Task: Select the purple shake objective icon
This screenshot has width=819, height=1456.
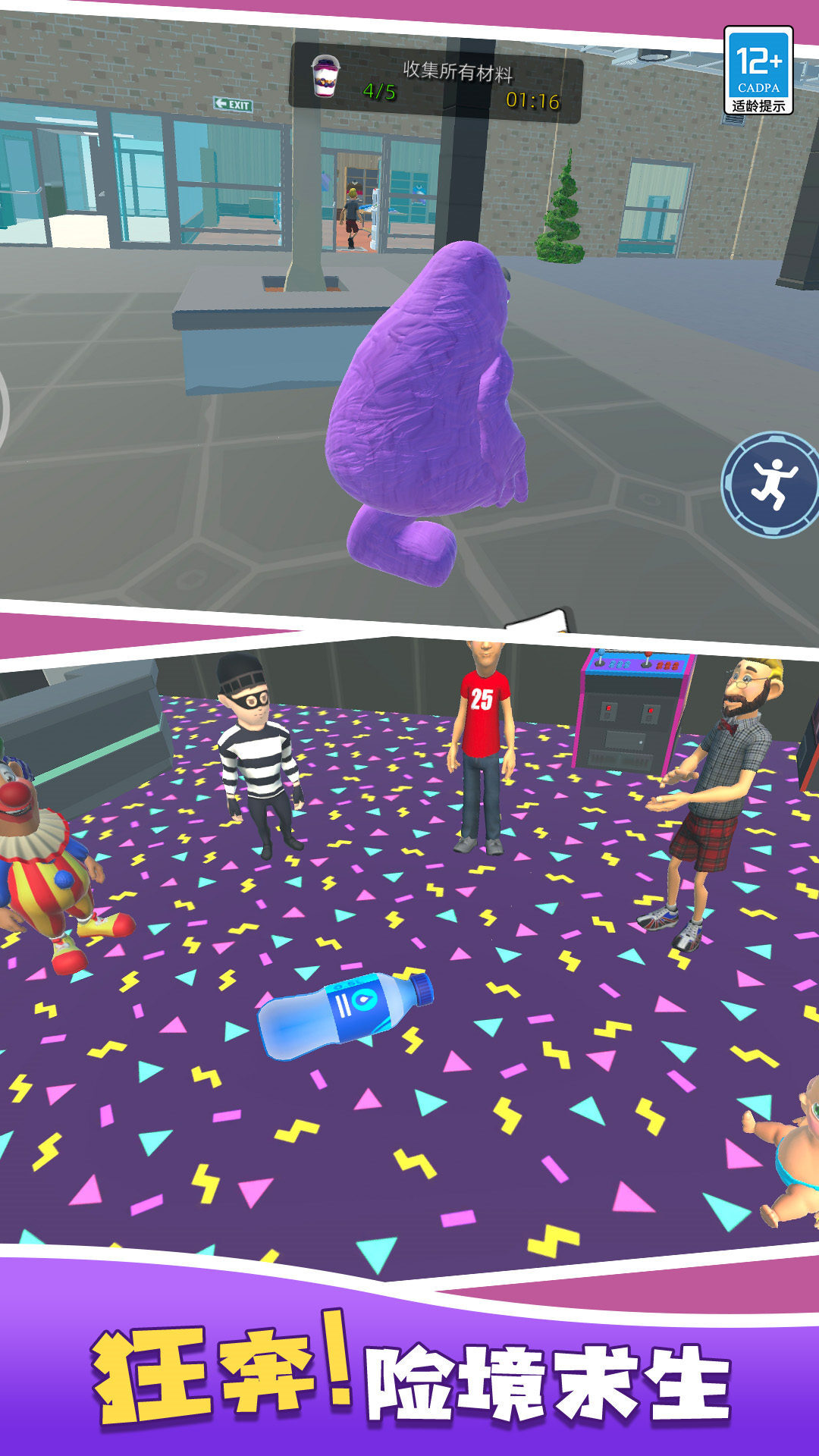Action: (326, 77)
